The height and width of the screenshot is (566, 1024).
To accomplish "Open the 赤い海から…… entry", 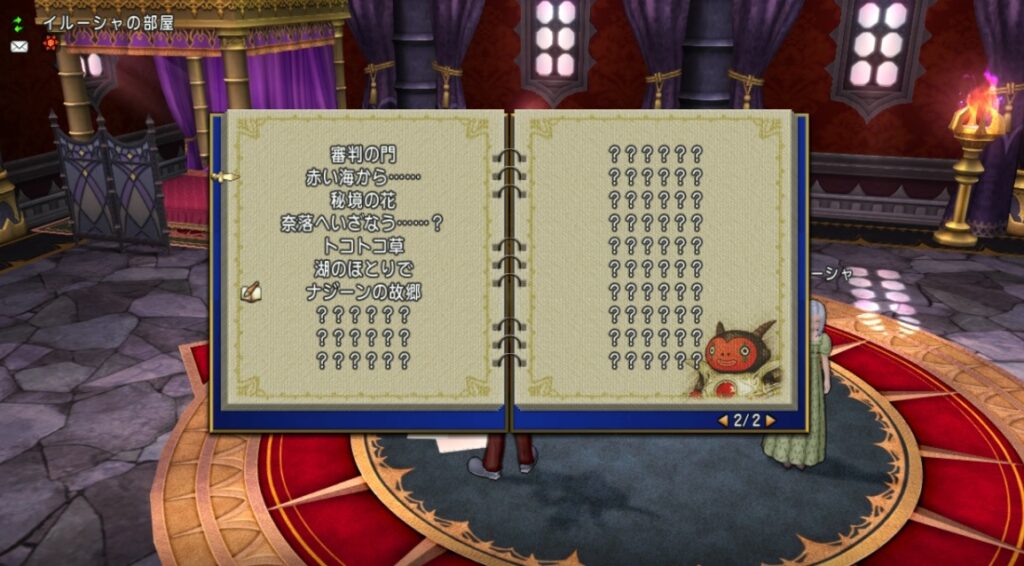I will pyautogui.click(x=363, y=177).
